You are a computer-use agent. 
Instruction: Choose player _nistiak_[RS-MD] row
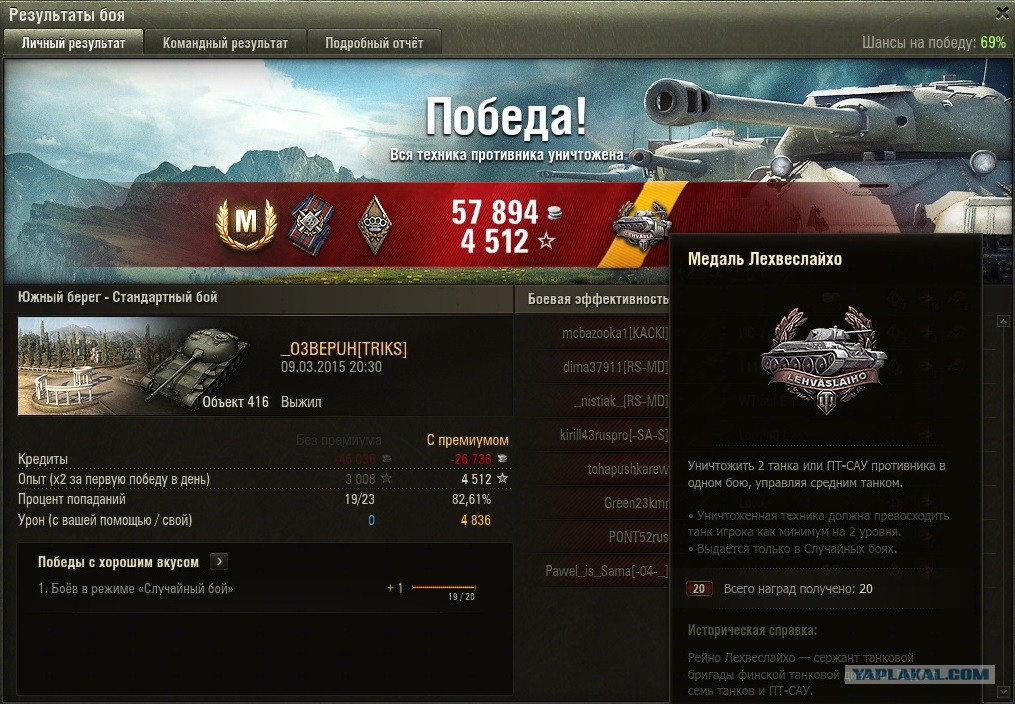620,401
